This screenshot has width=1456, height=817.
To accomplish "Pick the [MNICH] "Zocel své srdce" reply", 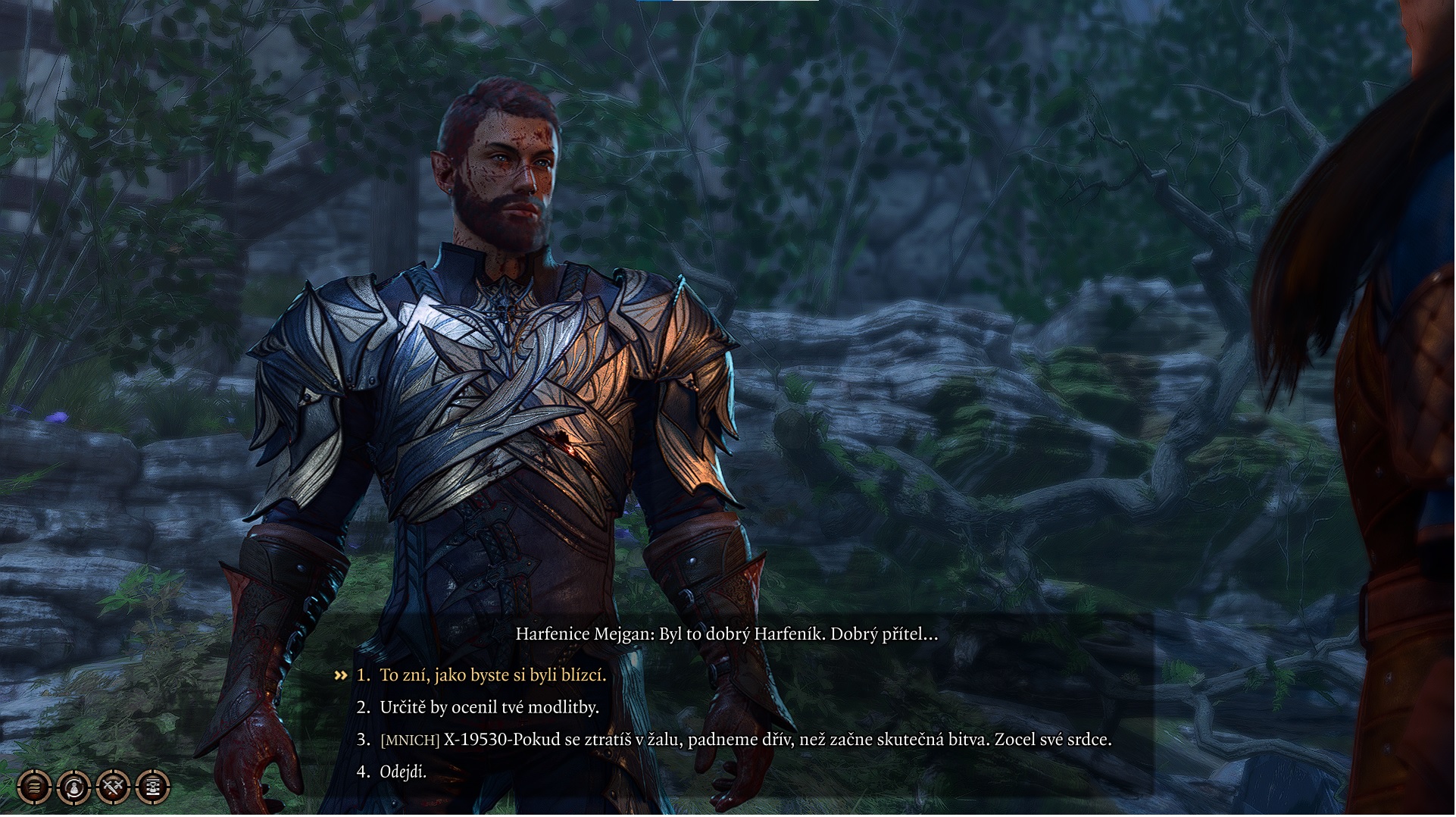I will (745, 740).
